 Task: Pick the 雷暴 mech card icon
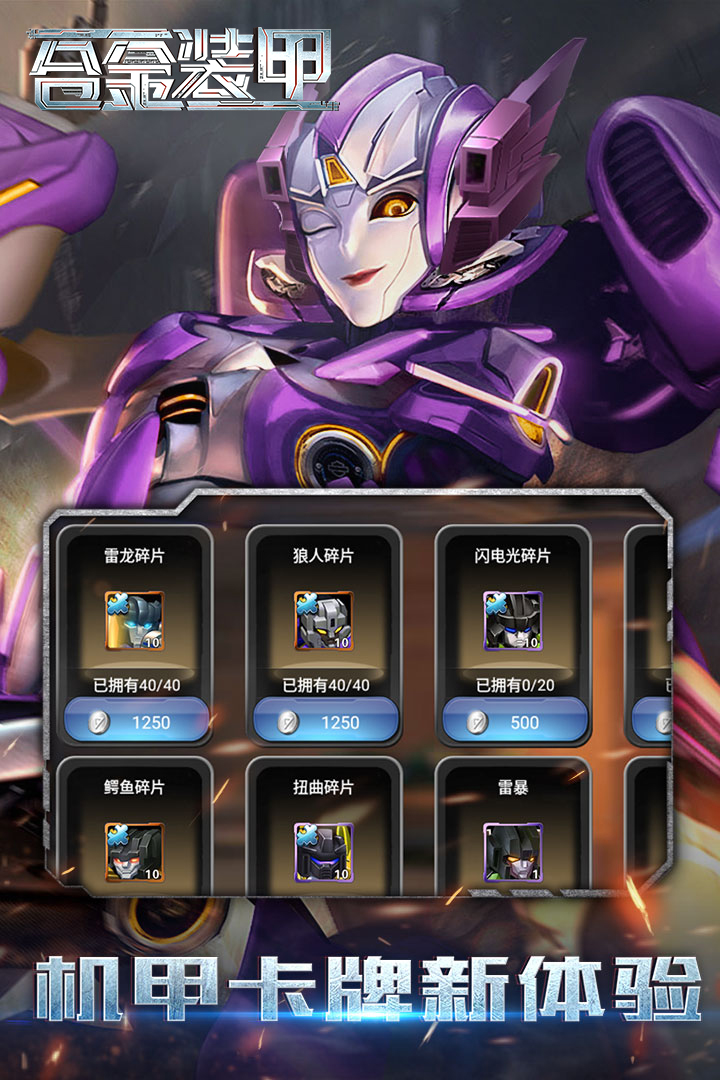513,852
